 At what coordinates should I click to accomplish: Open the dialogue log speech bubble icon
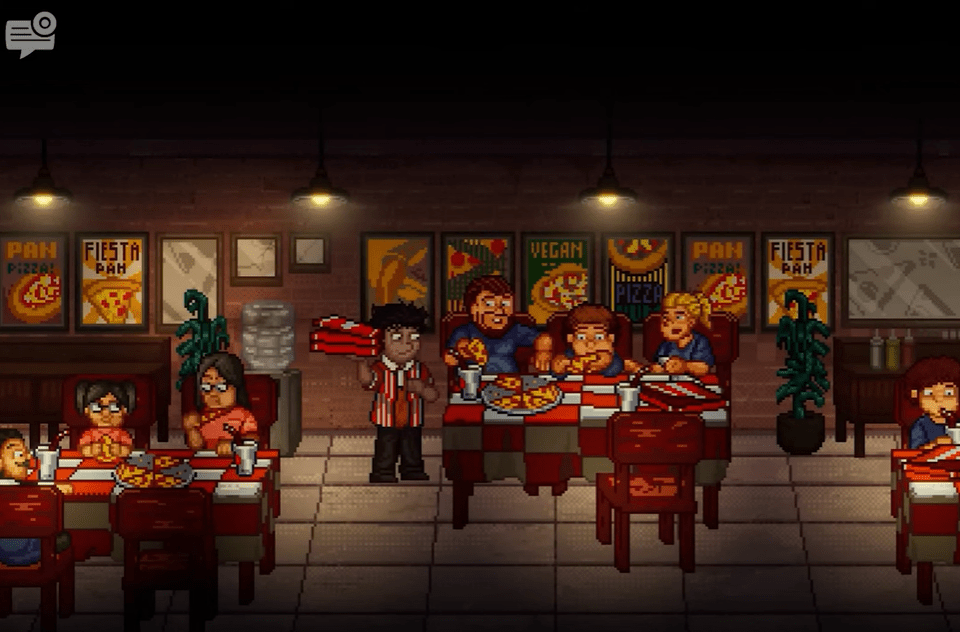[x=30, y=34]
